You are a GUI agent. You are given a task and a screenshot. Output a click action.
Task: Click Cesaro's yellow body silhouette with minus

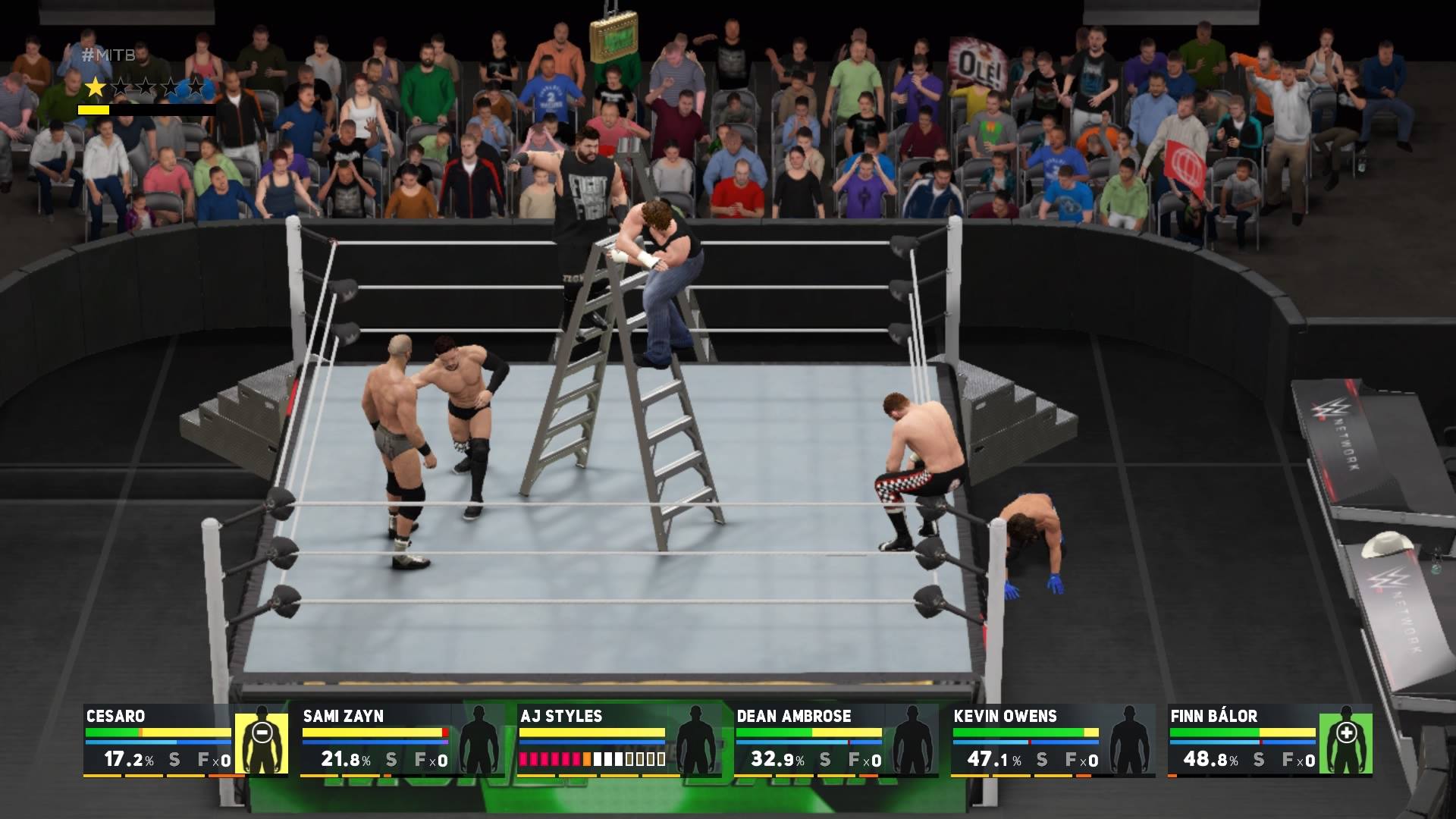261,741
